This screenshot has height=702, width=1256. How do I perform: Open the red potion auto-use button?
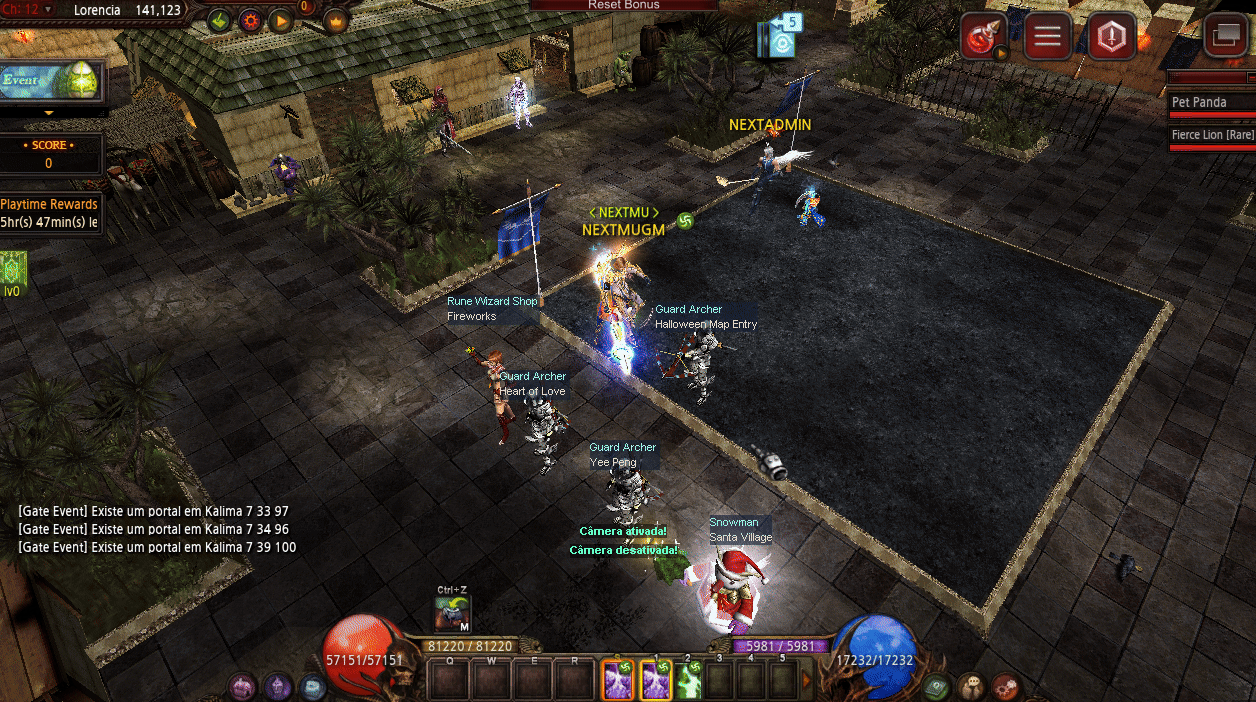[984, 38]
